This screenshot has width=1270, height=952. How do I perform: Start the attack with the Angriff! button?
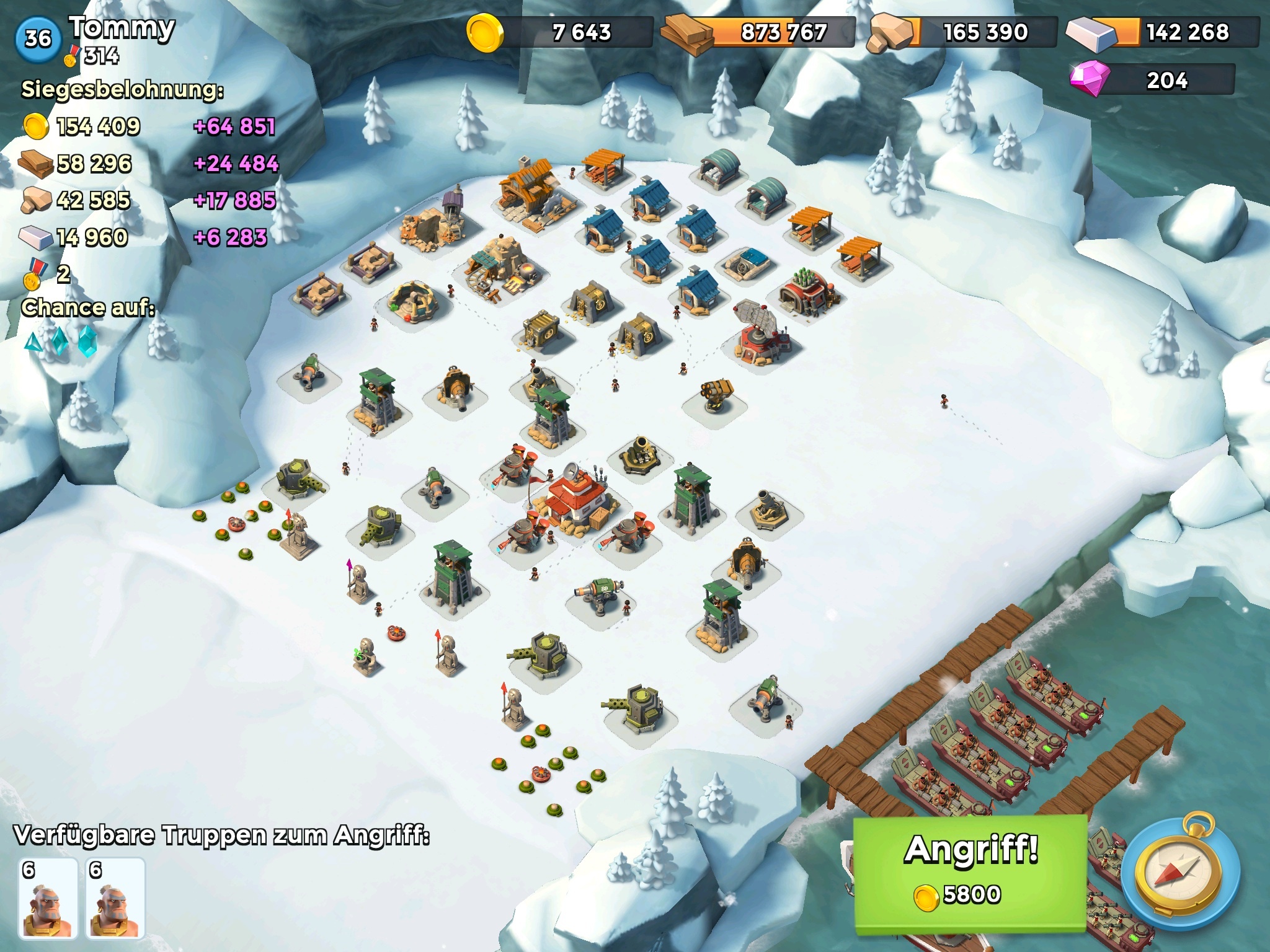tap(970, 873)
